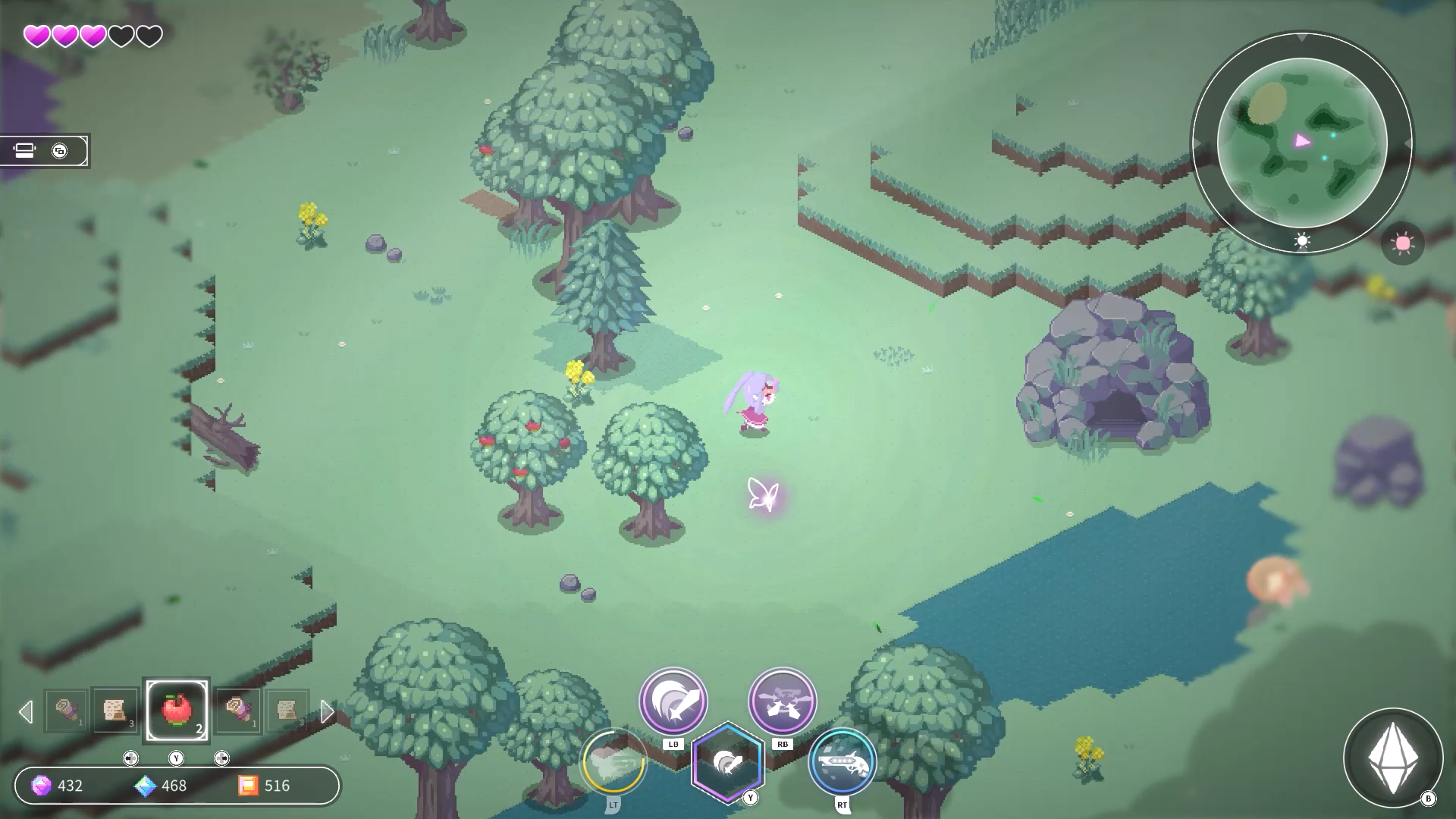Click the screenshot icon in the top-left panel
The image size is (1456, 819).
(x=61, y=150)
